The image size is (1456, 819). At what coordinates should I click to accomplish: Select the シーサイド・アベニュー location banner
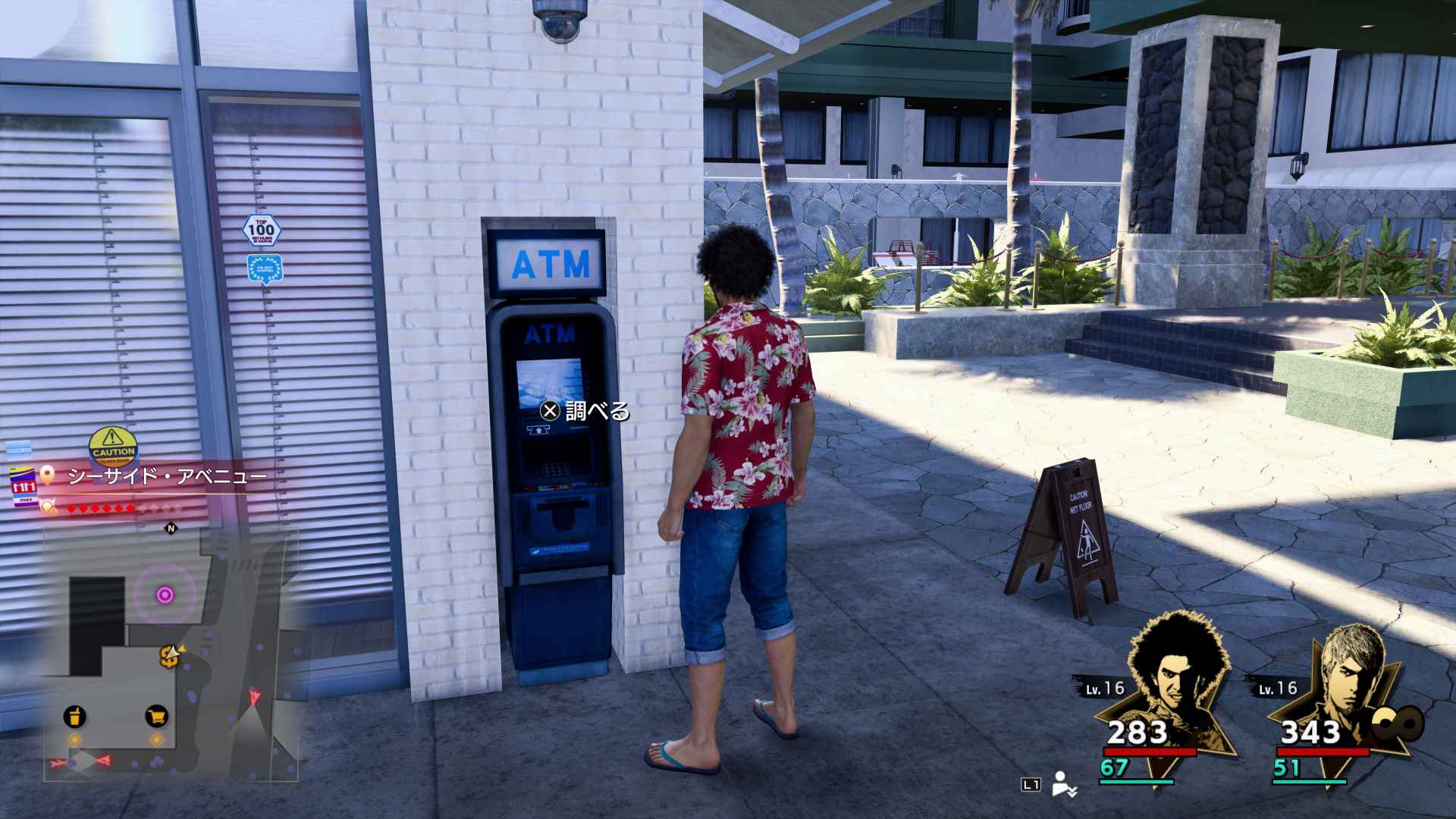[x=167, y=475]
